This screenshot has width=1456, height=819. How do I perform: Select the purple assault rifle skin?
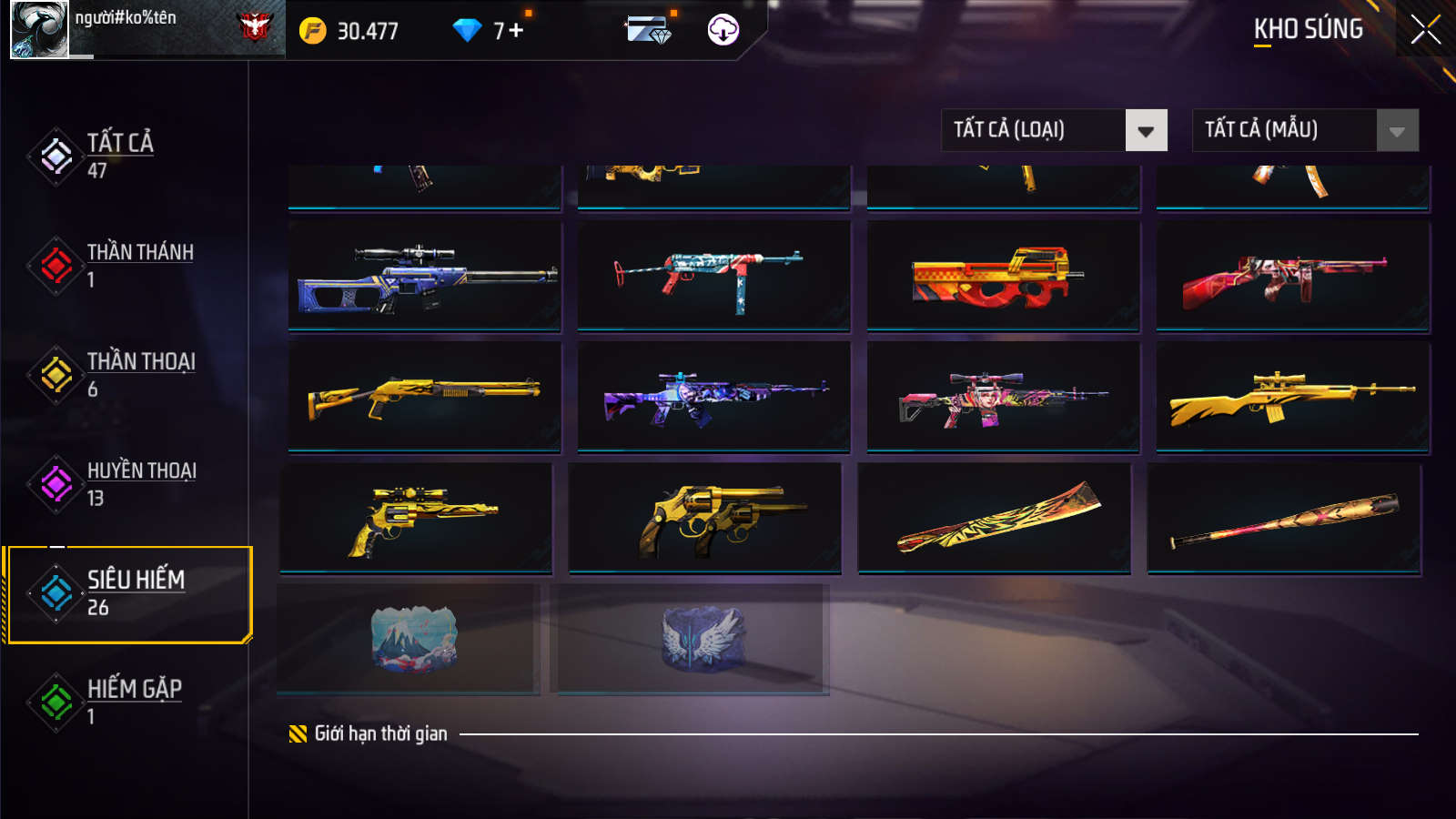click(x=713, y=397)
